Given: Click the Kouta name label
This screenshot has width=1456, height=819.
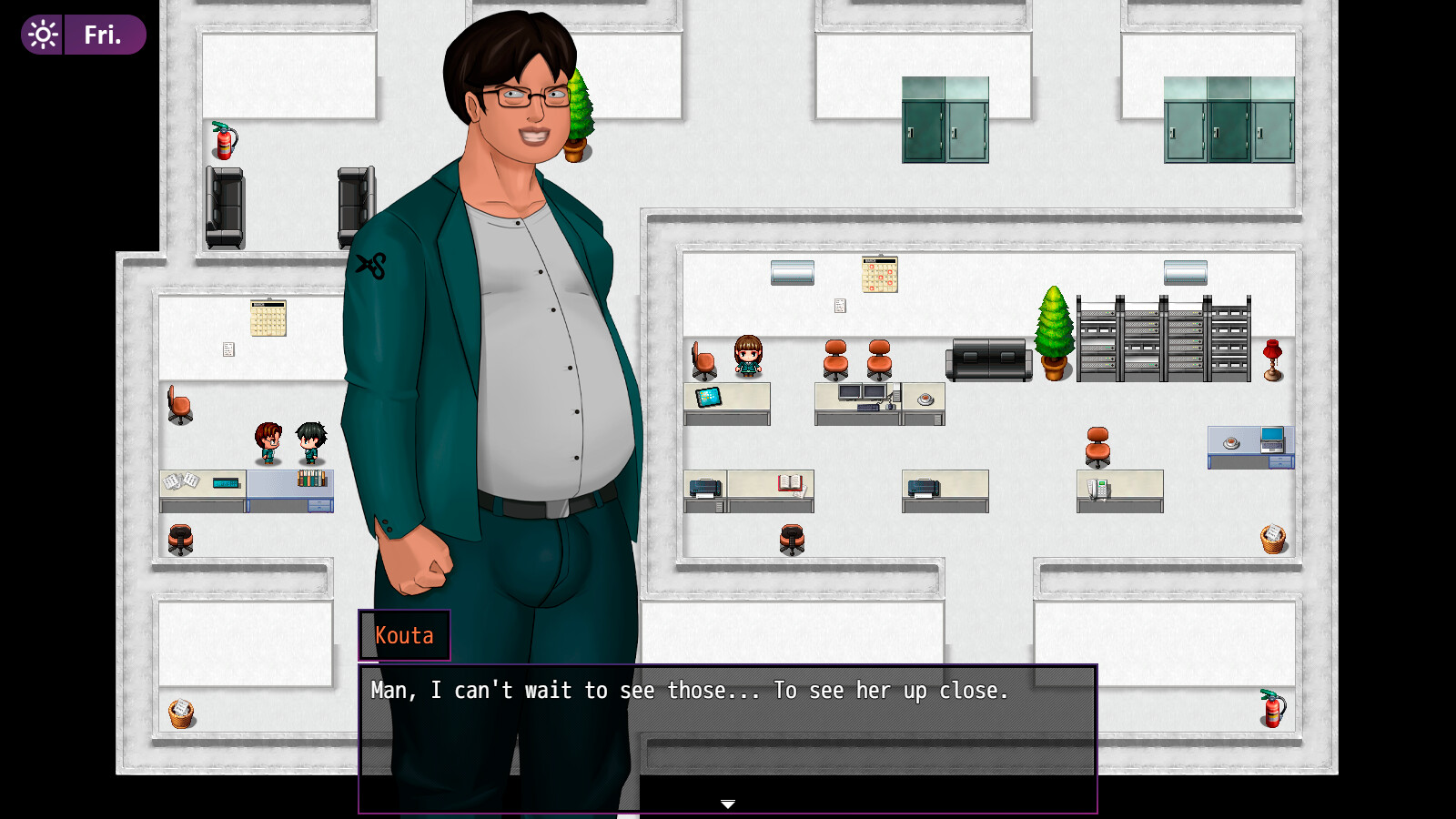Looking at the screenshot, I should [404, 635].
